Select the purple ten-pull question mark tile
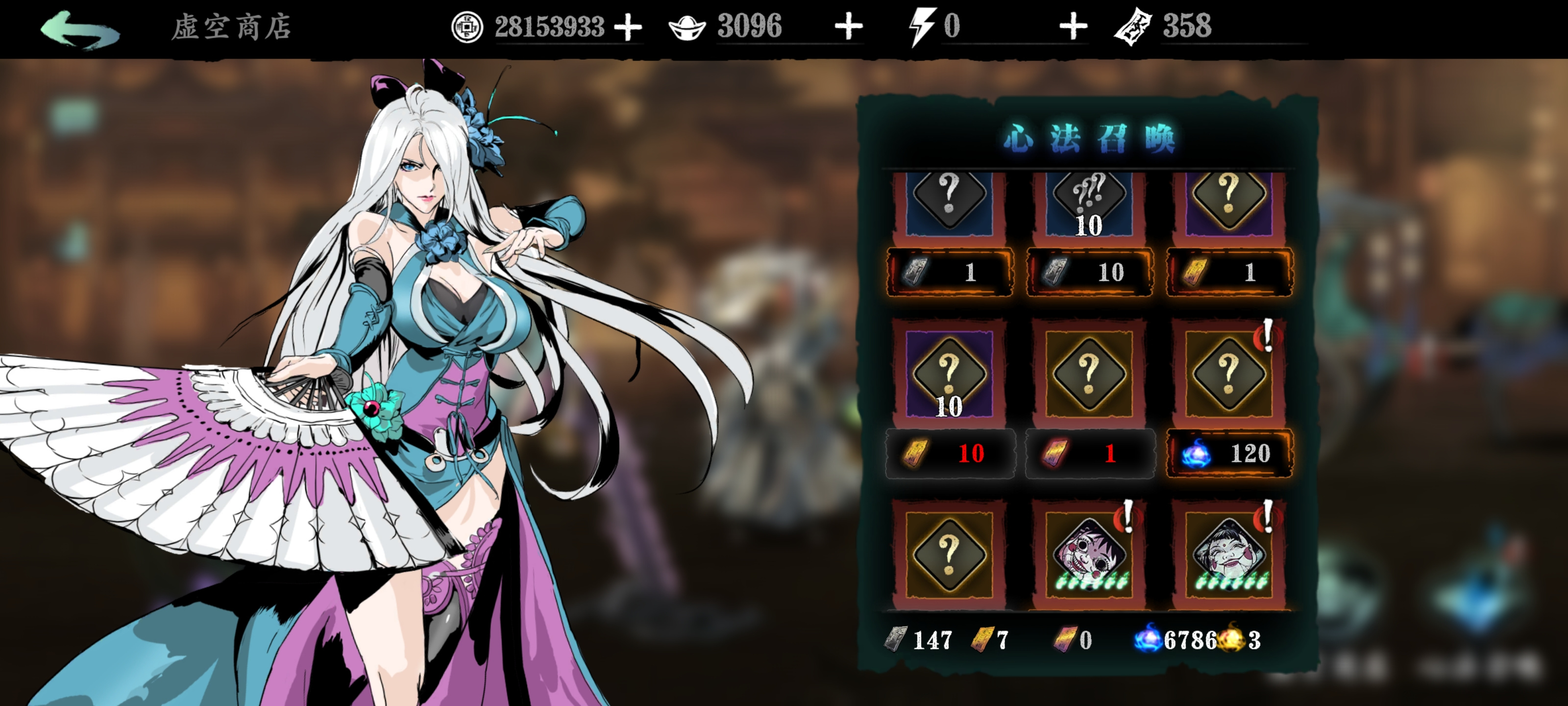This screenshot has height=706, width=1568. click(x=948, y=374)
